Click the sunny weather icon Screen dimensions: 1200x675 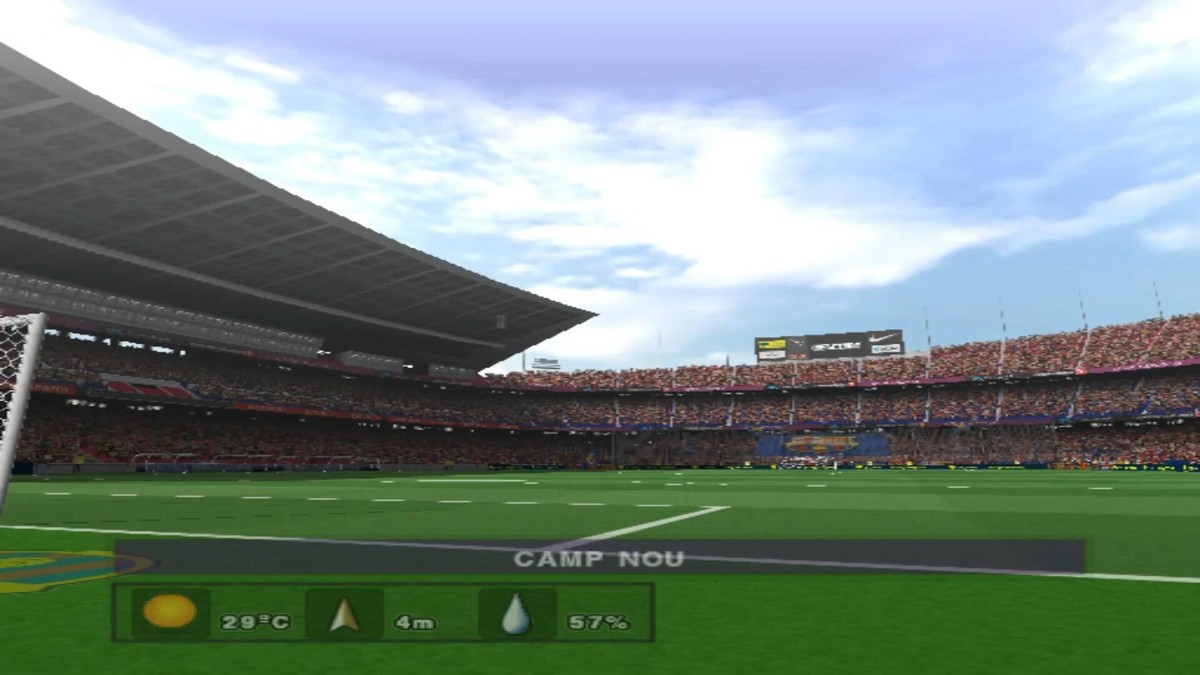coord(170,612)
